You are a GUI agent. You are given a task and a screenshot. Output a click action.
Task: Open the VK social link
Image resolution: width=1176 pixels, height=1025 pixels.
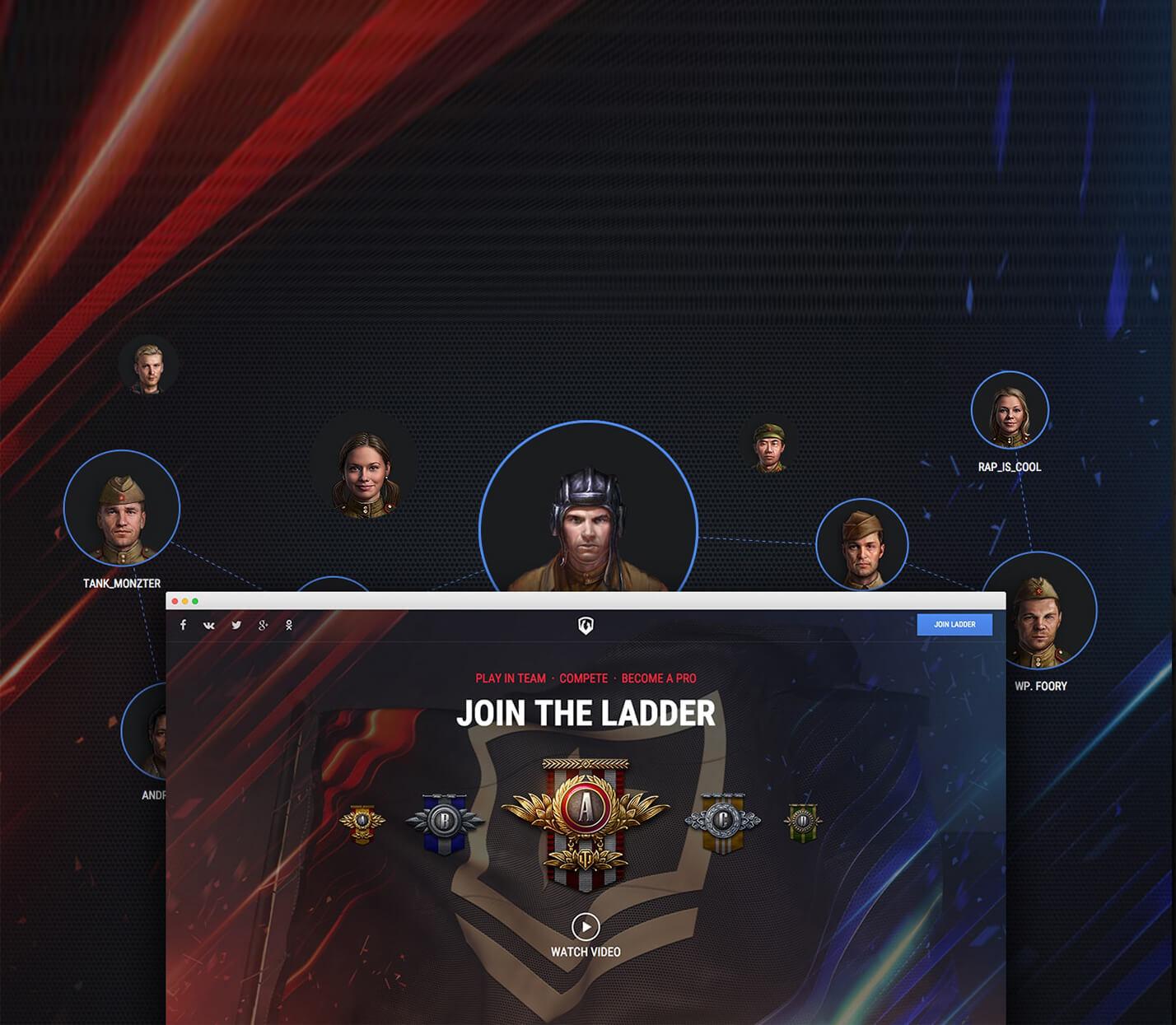(209, 625)
